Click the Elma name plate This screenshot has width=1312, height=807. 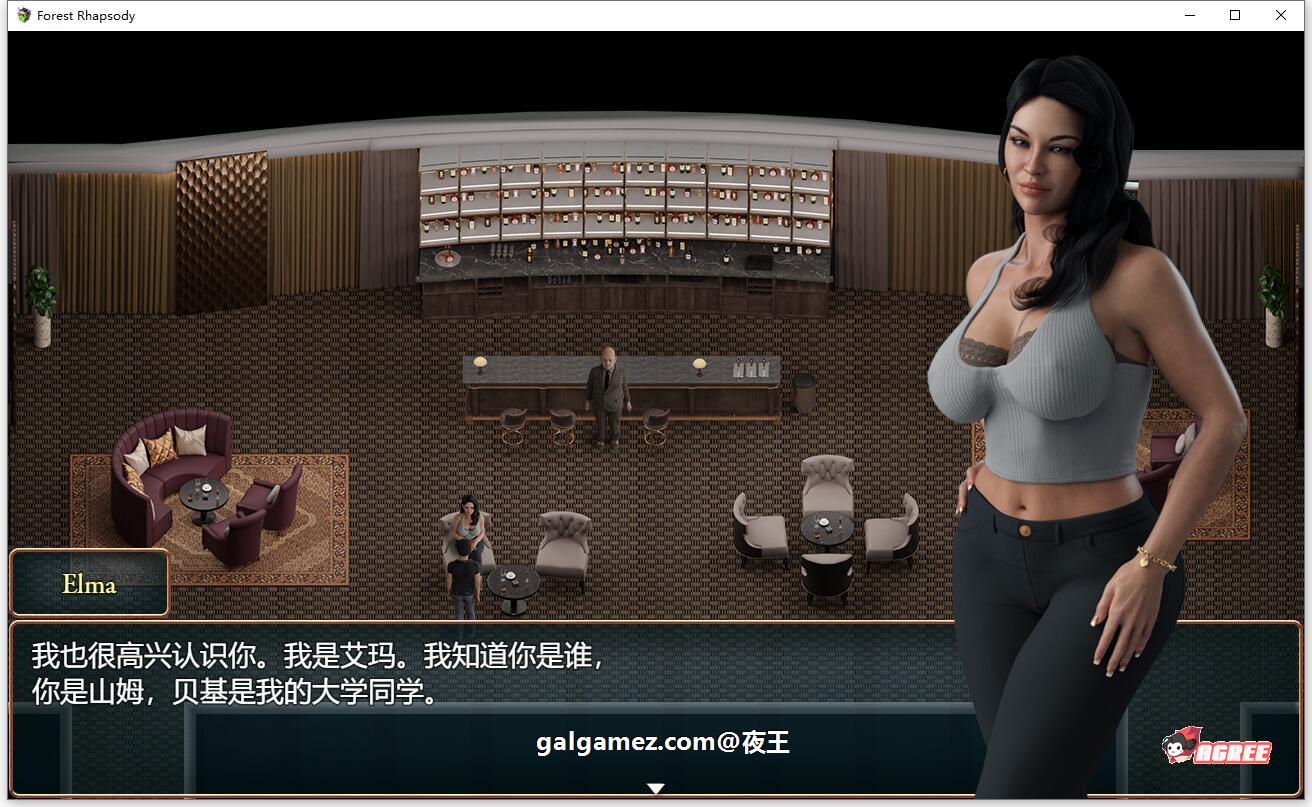click(88, 583)
